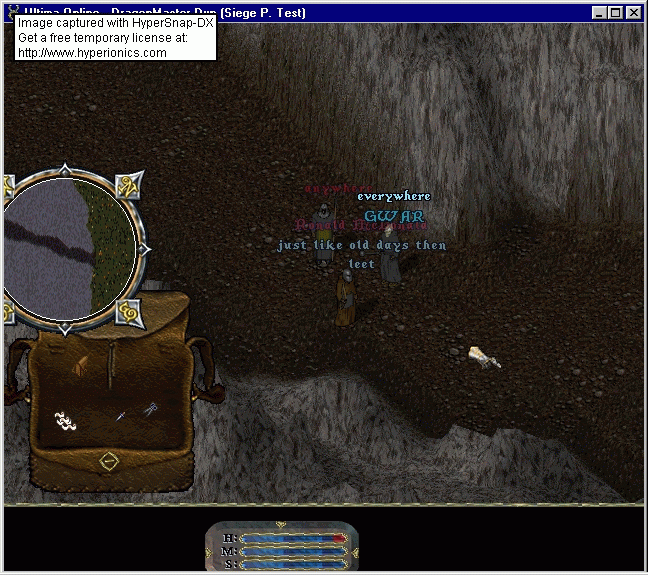Choose the brown wooden item in the backpack
The width and height of the screenshot is (648, 575).
coord(81,367)
